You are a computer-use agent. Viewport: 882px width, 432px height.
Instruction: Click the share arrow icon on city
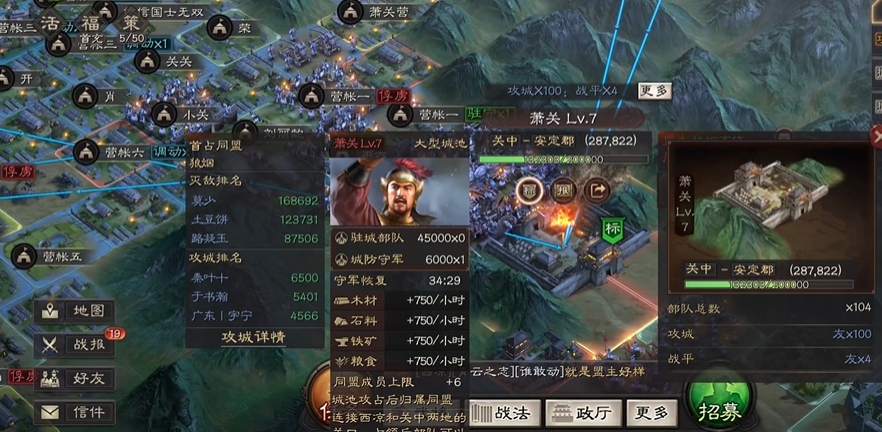tap(597, 187)
